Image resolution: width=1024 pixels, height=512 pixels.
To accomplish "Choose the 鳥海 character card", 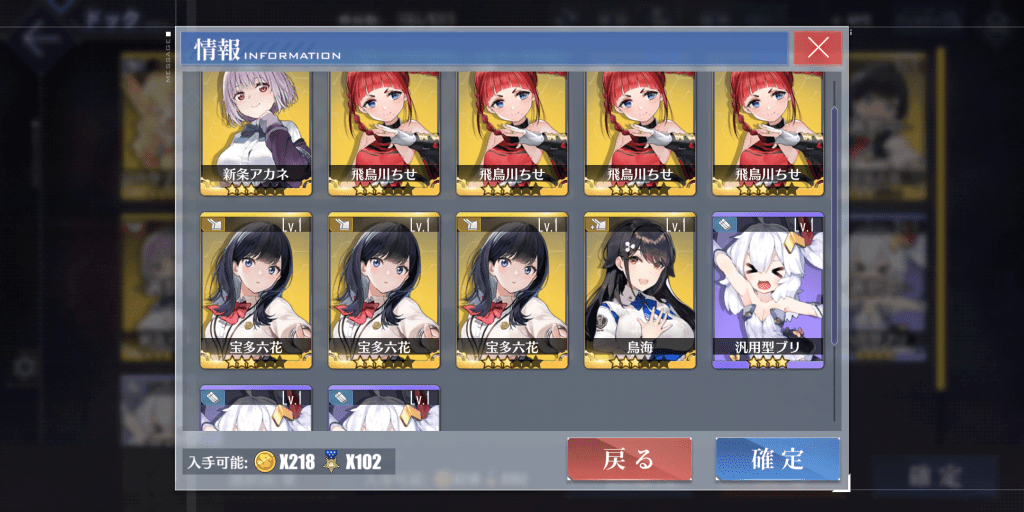I will point(640,290).
